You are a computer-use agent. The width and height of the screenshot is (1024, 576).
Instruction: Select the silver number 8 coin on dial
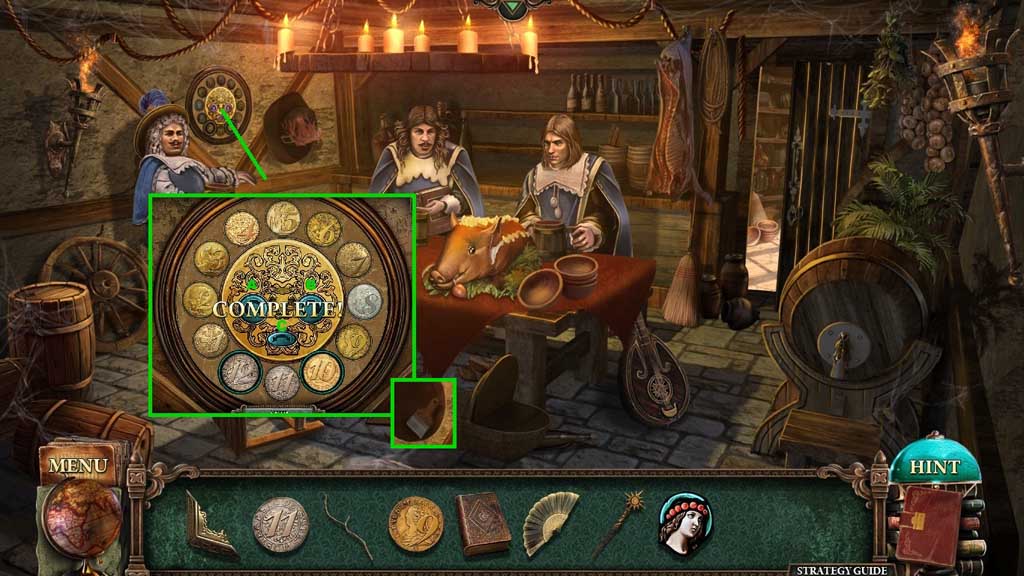point(364,300)
